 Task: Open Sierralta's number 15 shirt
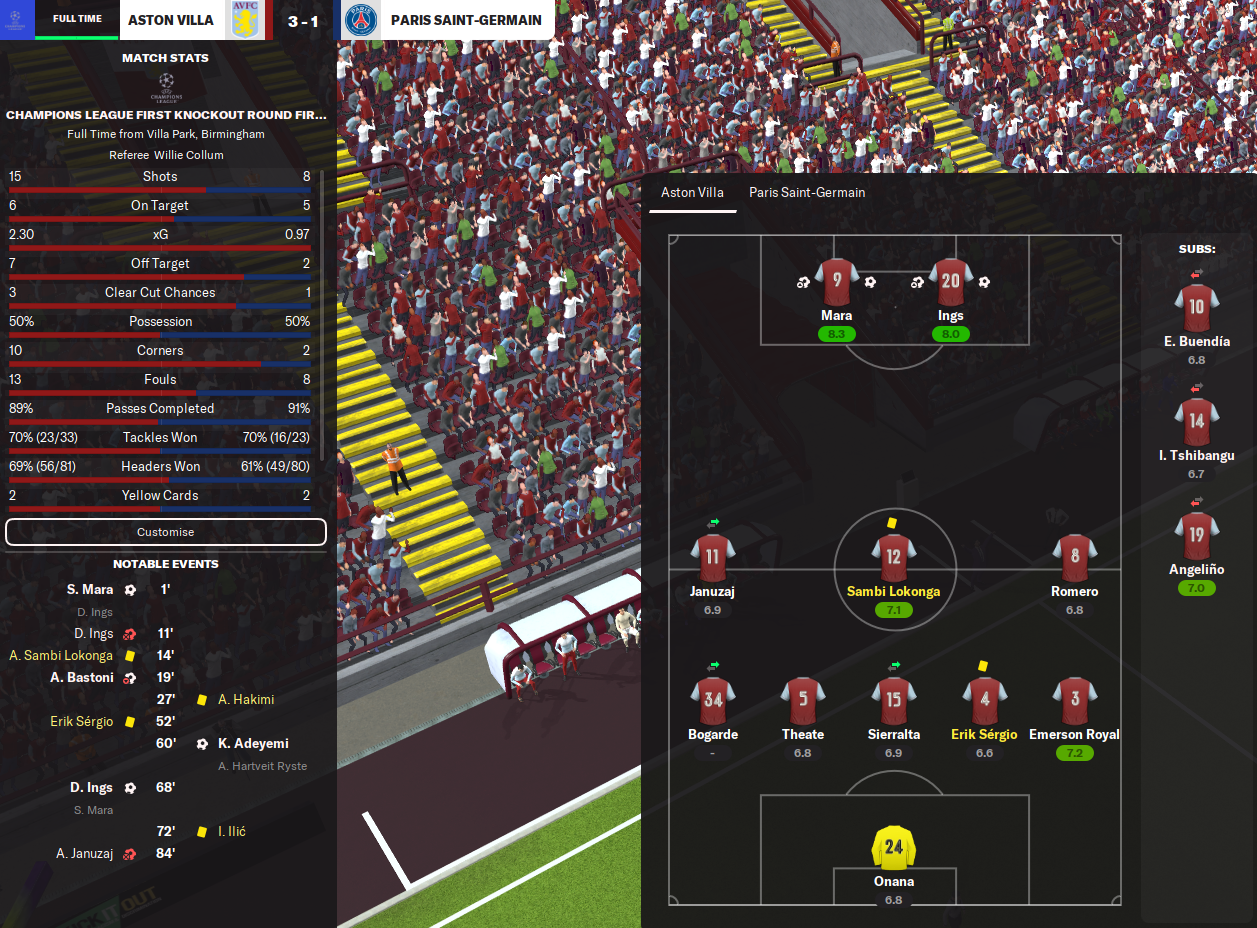[893, 700]
